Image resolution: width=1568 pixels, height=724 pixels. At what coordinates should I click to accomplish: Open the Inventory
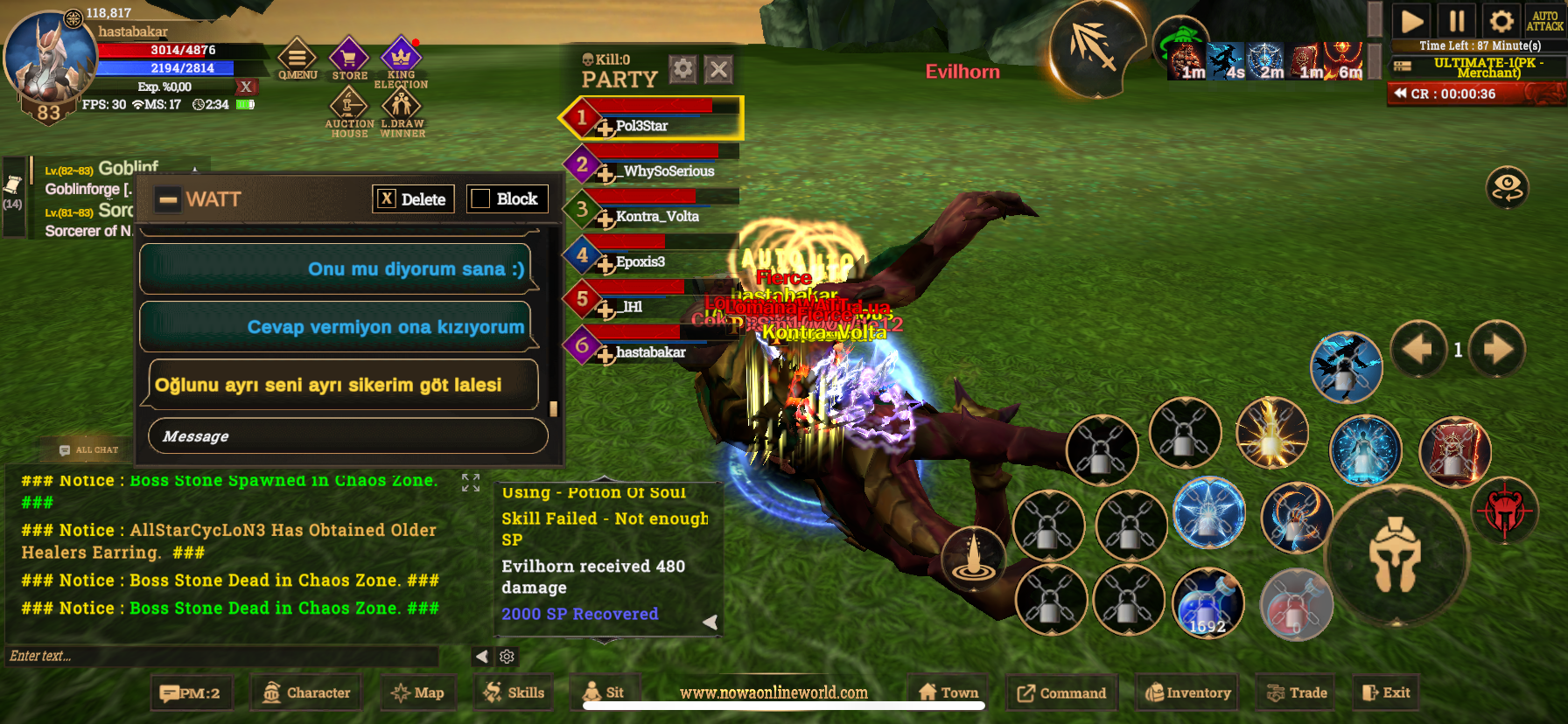pos(1187,693)
